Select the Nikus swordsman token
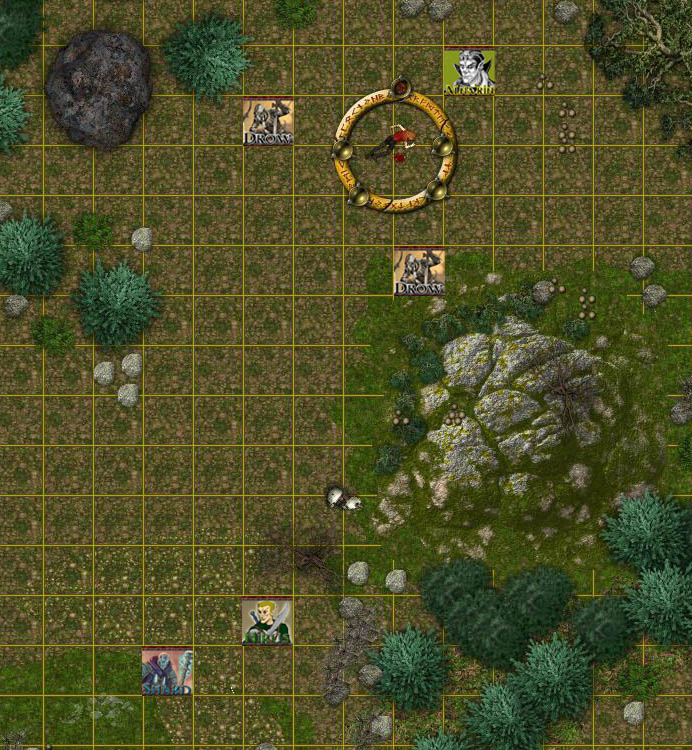 [x=267, y=621]
